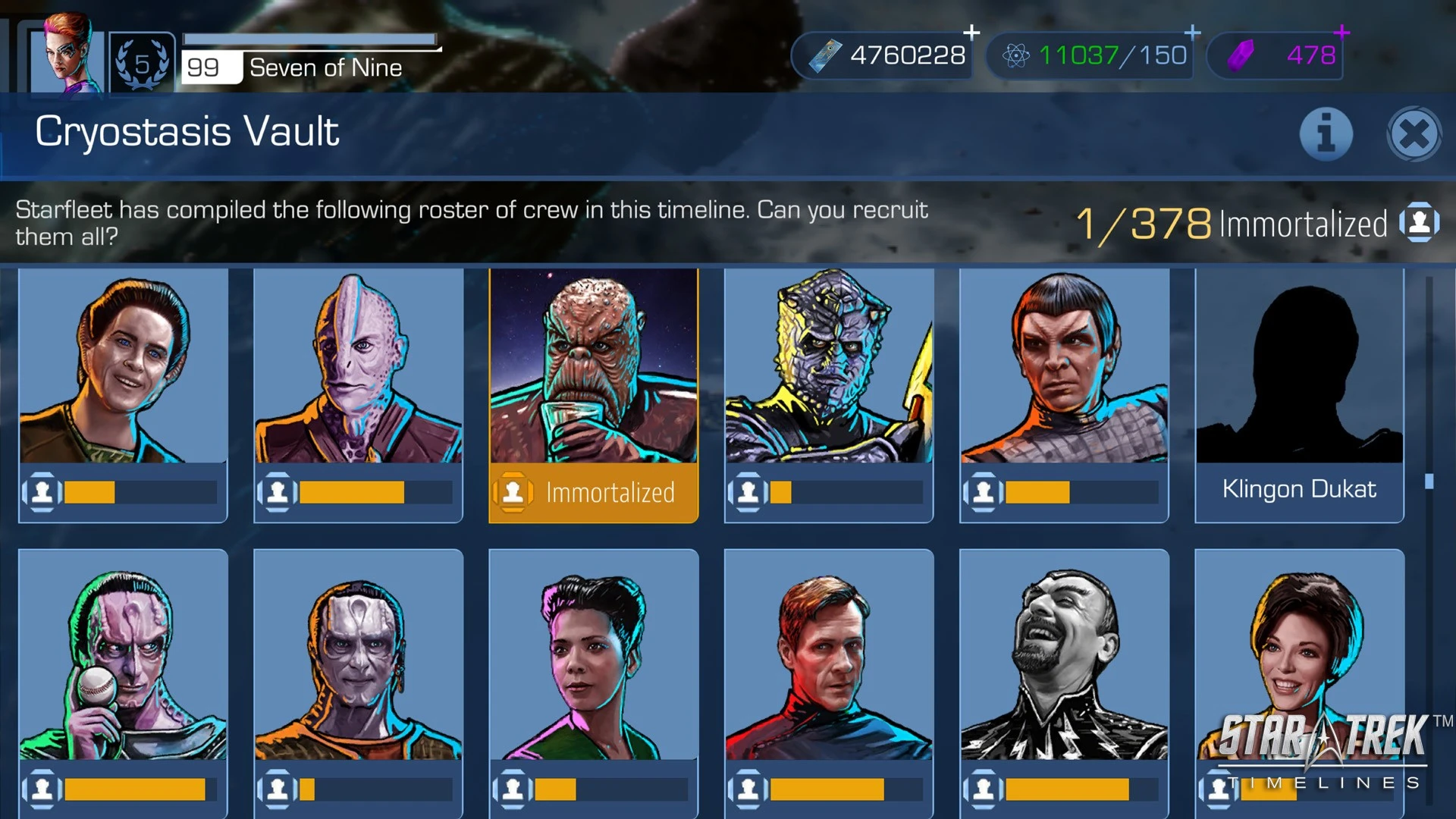
Task: Add chronitons using the plus button
Action: point(1192,33)
